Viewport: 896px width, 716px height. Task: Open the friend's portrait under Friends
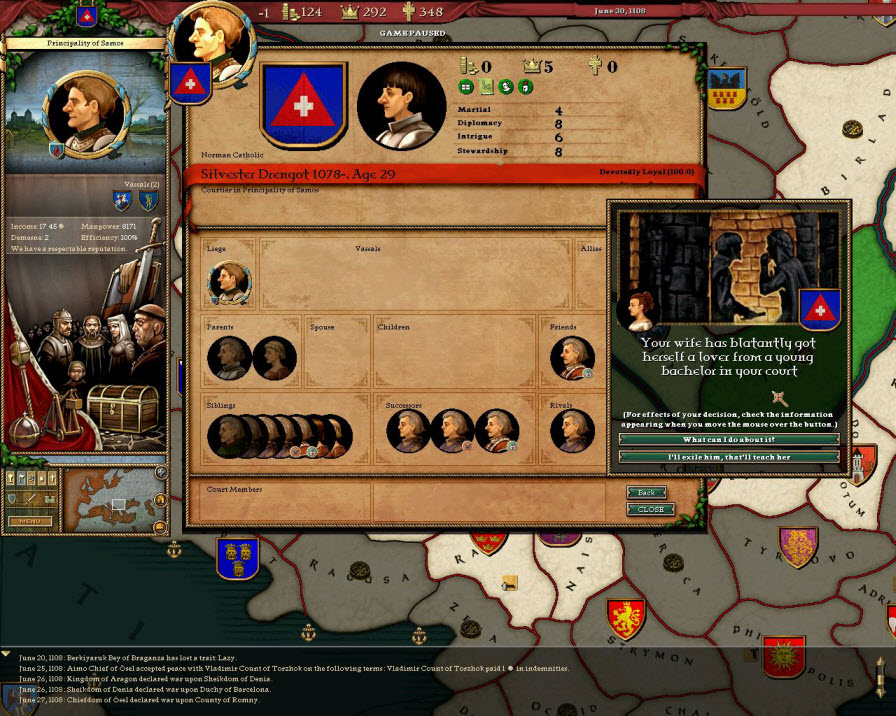coord(573,357)
